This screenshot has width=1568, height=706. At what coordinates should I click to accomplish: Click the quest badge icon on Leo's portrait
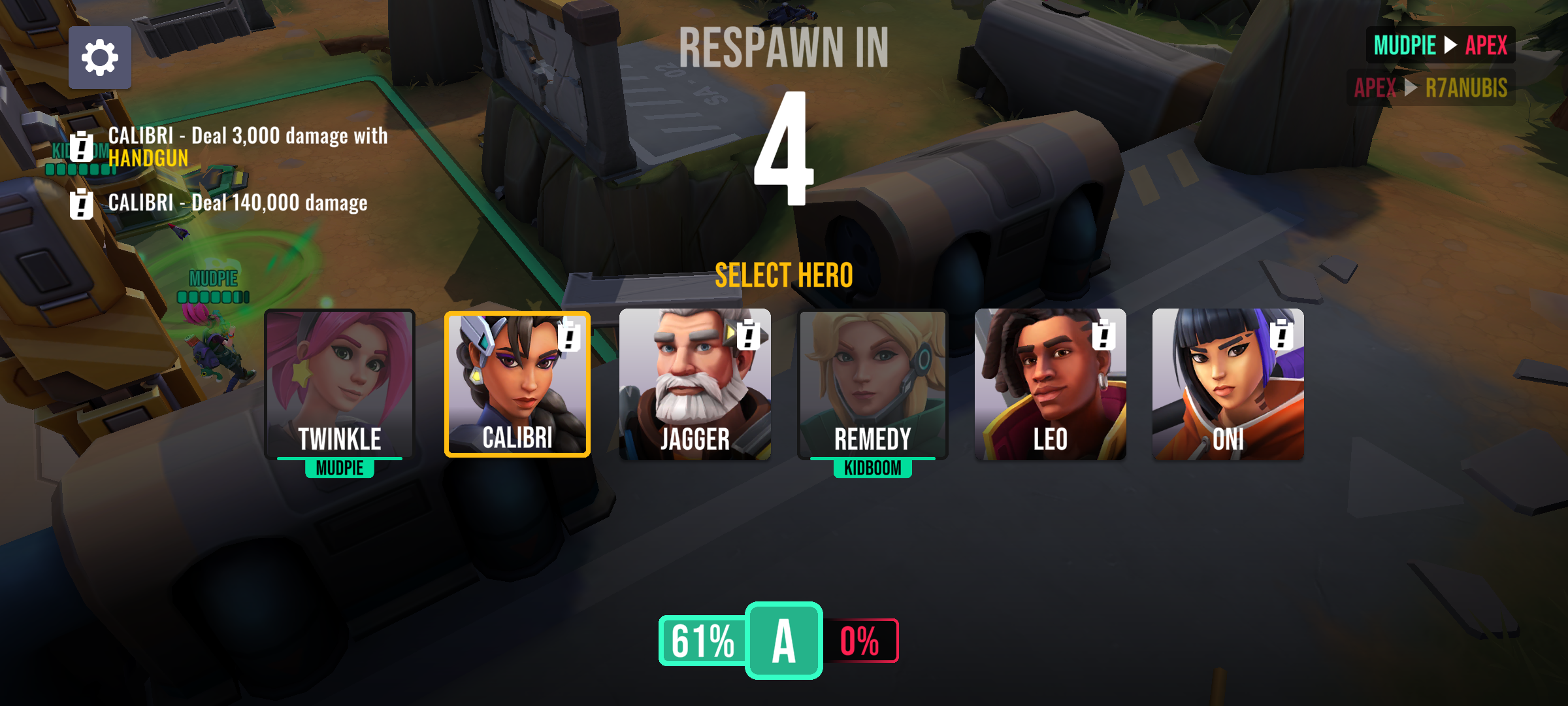[x=1103, y=337]
